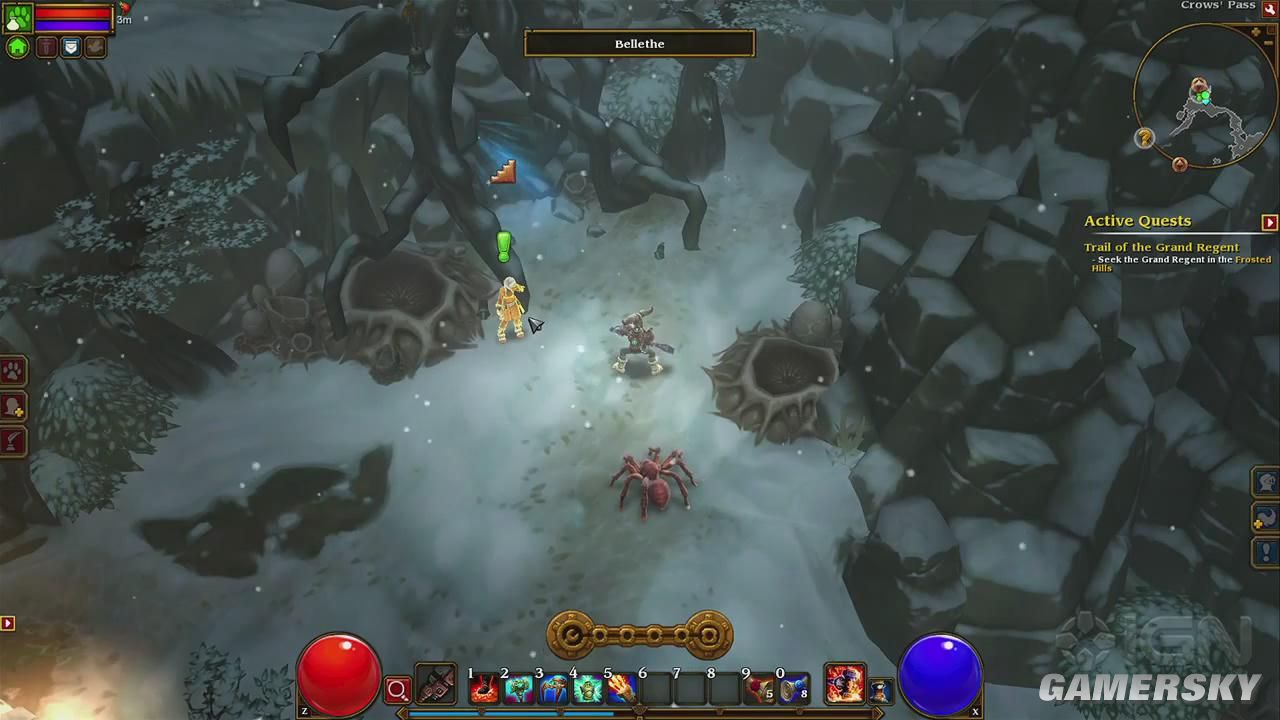1280x720 pixels.
Task: Collapse the Active Quests panel arrow
Action: [x=1269, y=222]
